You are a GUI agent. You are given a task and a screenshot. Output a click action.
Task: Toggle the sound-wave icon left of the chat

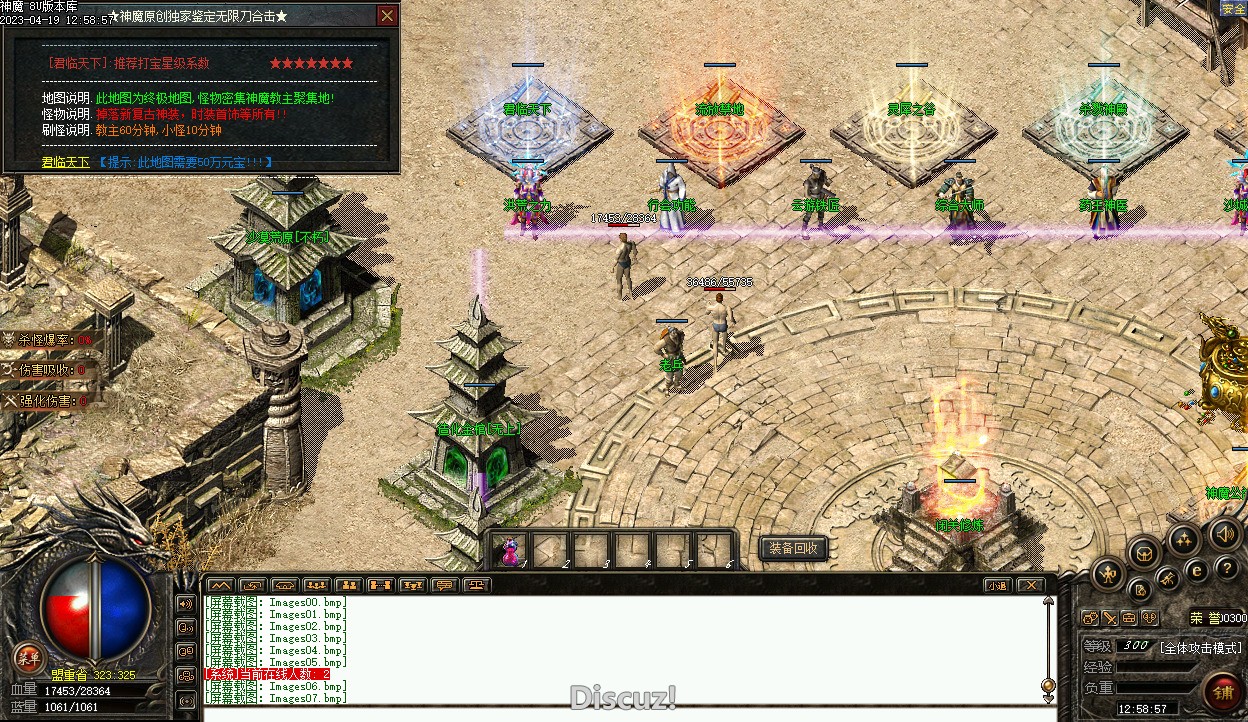pyautogui.click(x=186, y=604)
